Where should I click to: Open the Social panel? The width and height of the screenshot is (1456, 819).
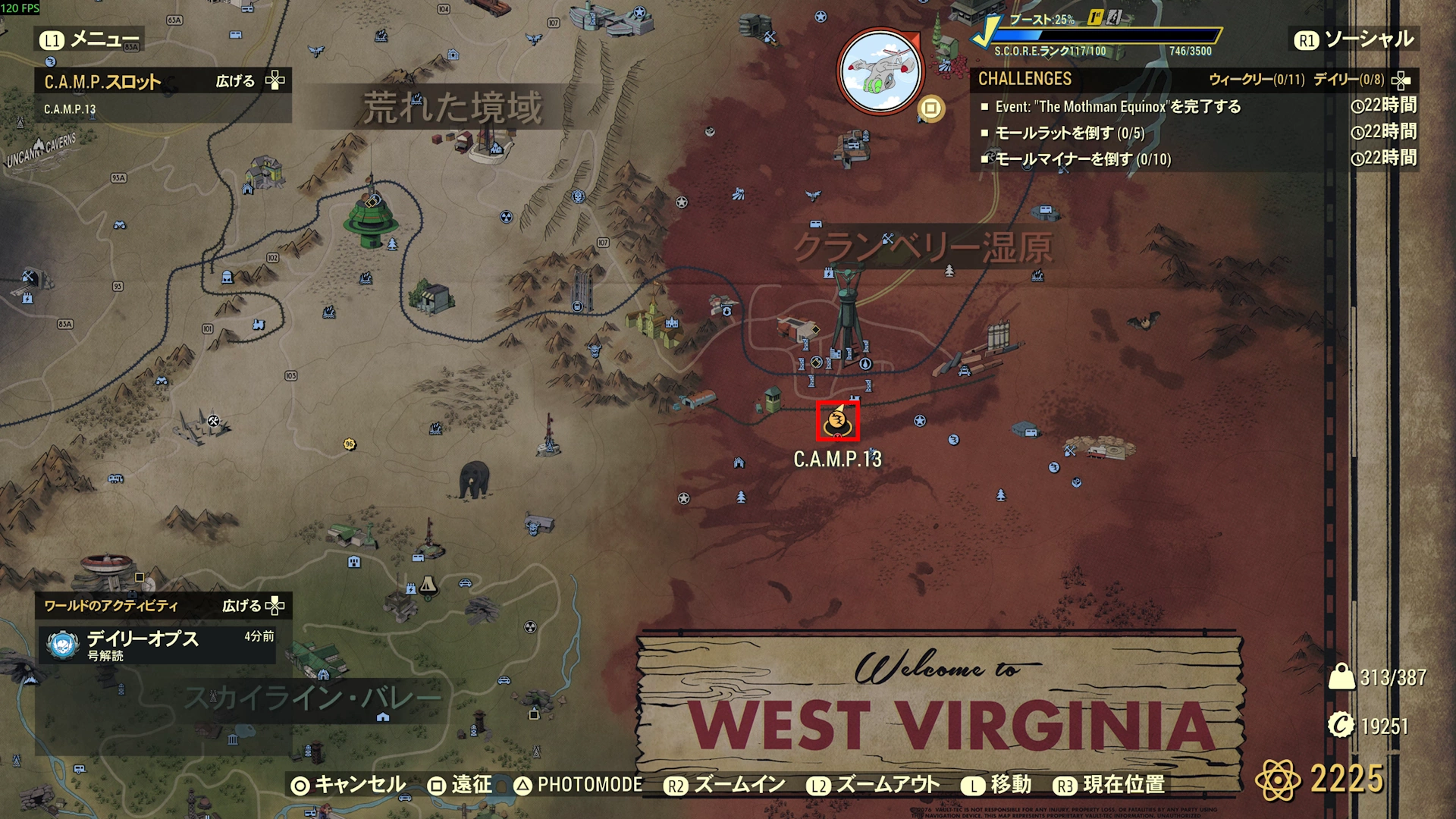pyautogui.click(x=1354, y=39)
